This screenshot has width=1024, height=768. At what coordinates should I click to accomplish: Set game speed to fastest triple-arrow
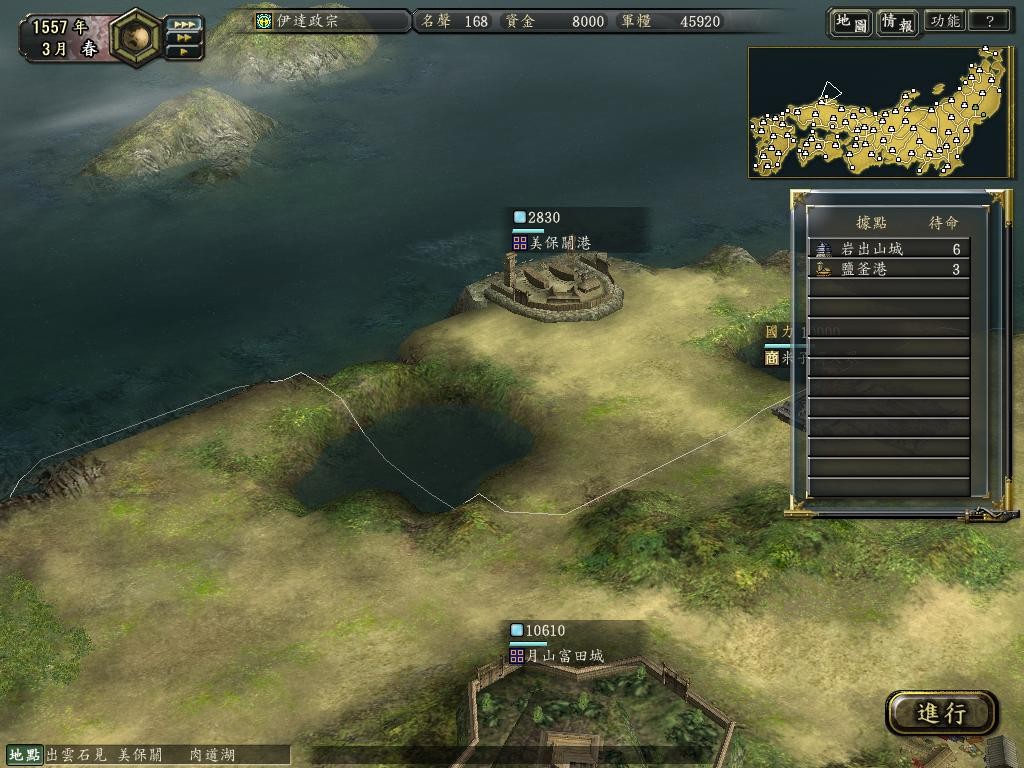pos(183,23)
